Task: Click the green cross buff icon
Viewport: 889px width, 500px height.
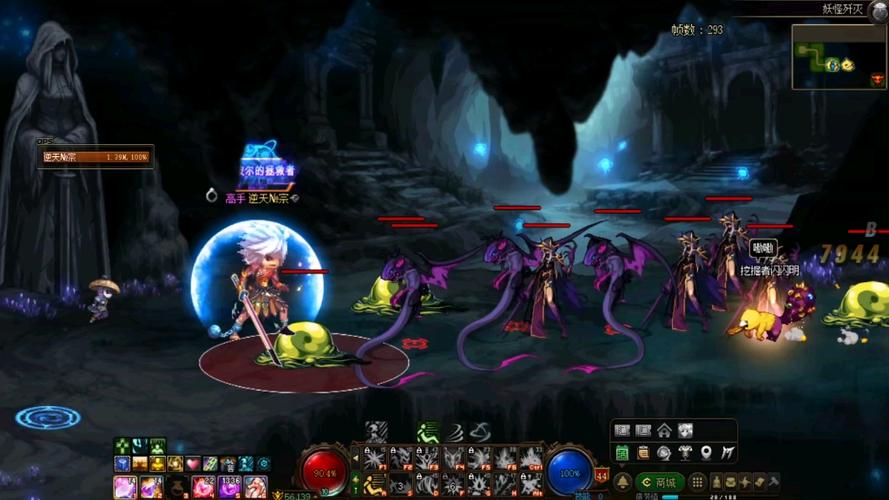Action: (122, 446)
